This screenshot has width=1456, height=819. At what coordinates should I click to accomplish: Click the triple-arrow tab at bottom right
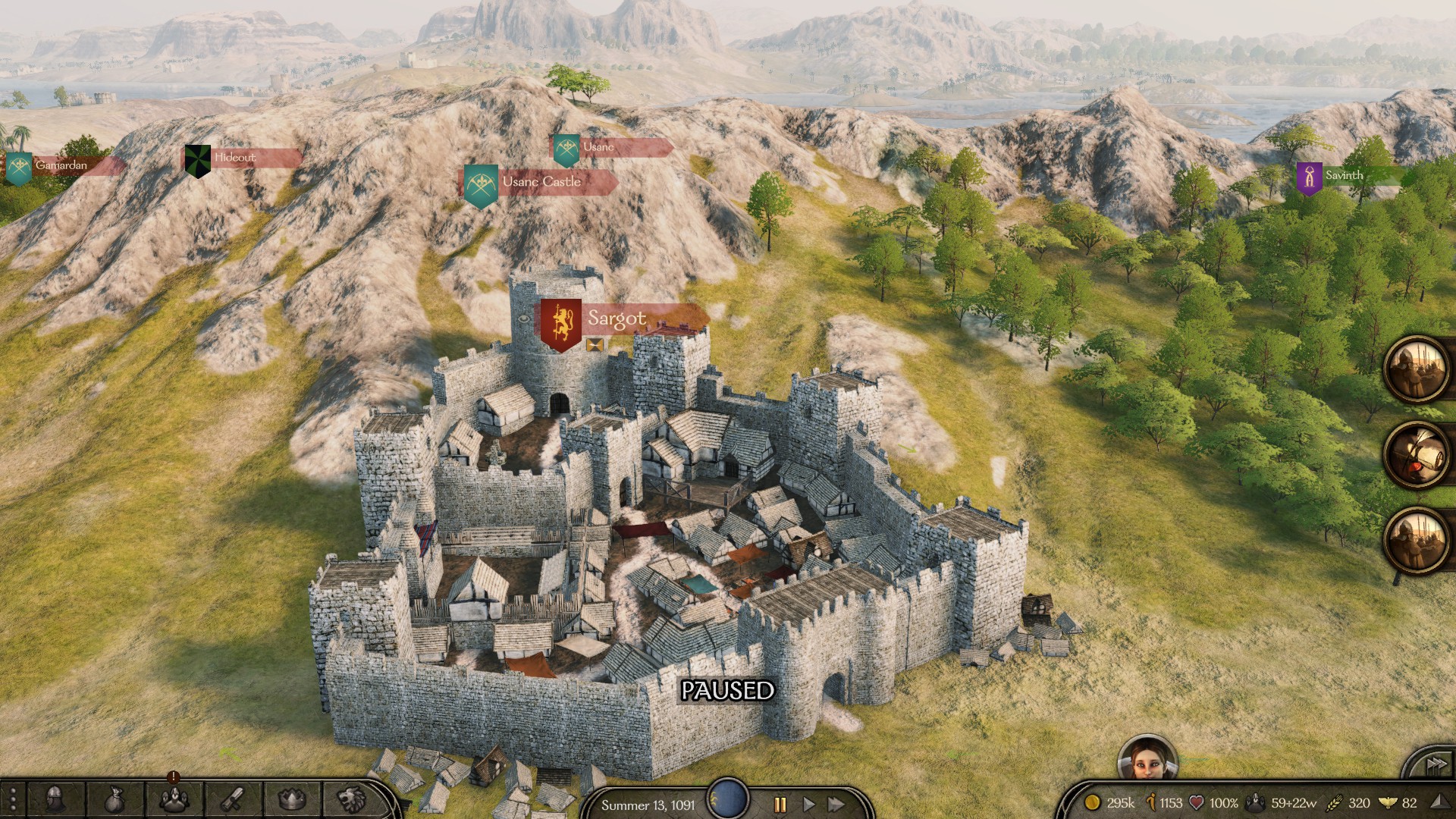point(1434,766)
